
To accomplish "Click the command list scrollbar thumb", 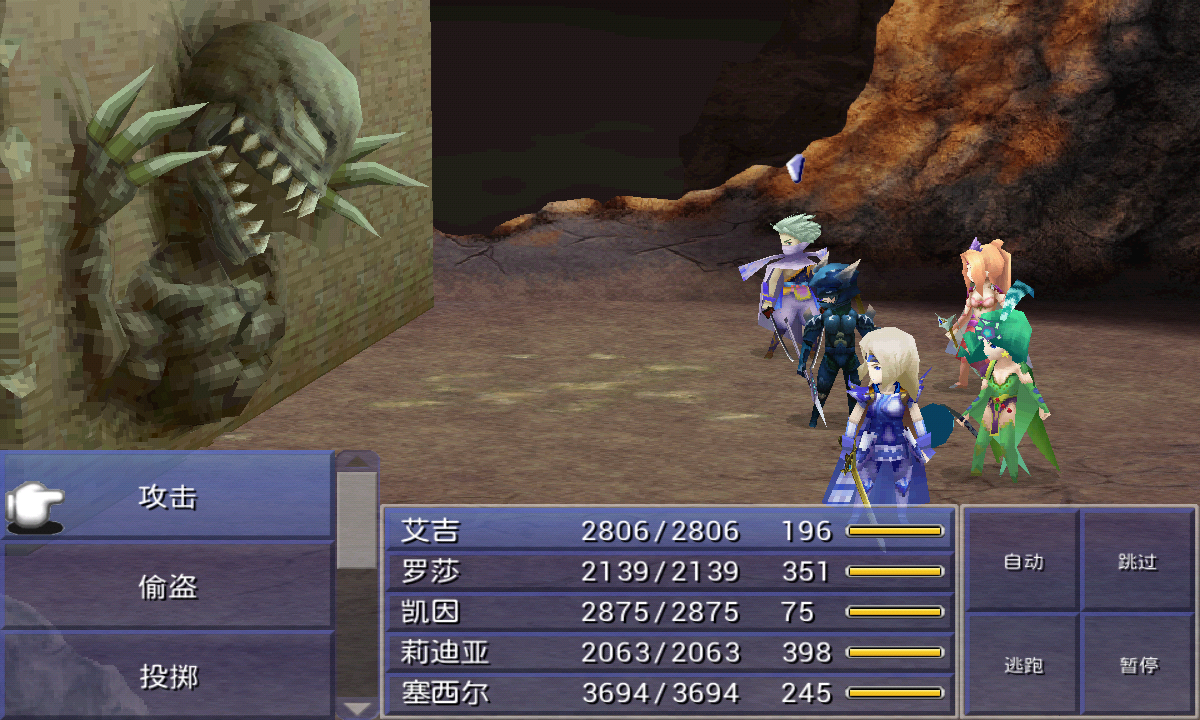I will click(356, 518).
